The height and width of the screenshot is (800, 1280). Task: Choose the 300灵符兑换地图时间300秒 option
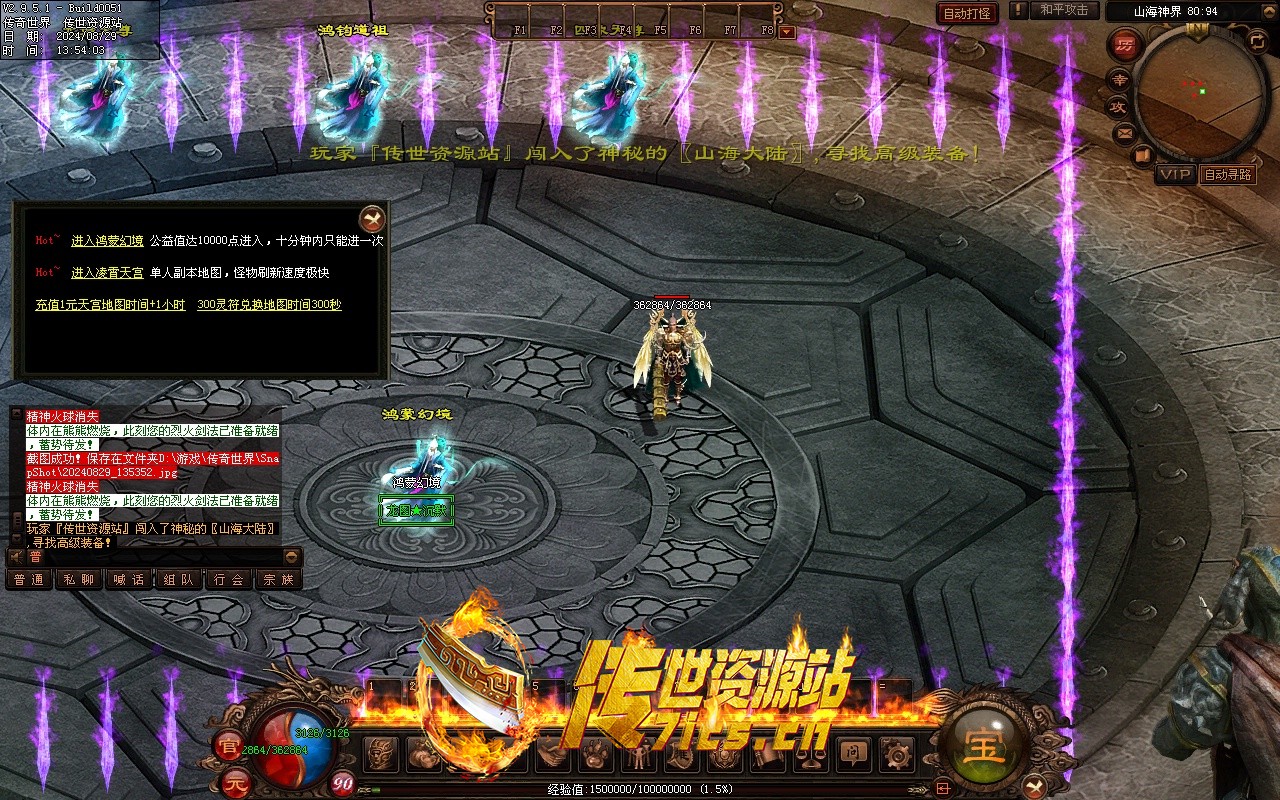(269, 305)
